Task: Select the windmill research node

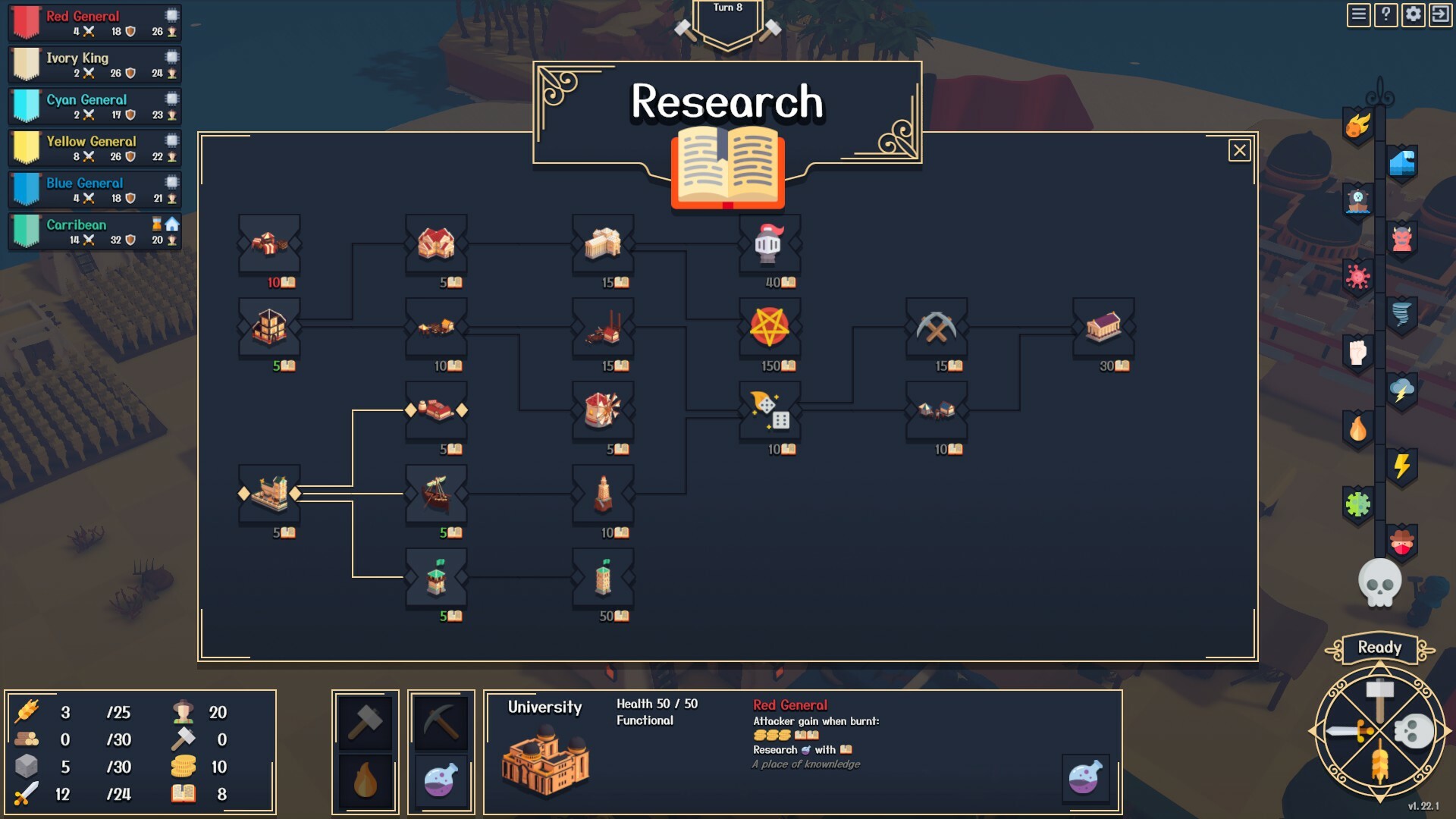Action: point(603,411)
